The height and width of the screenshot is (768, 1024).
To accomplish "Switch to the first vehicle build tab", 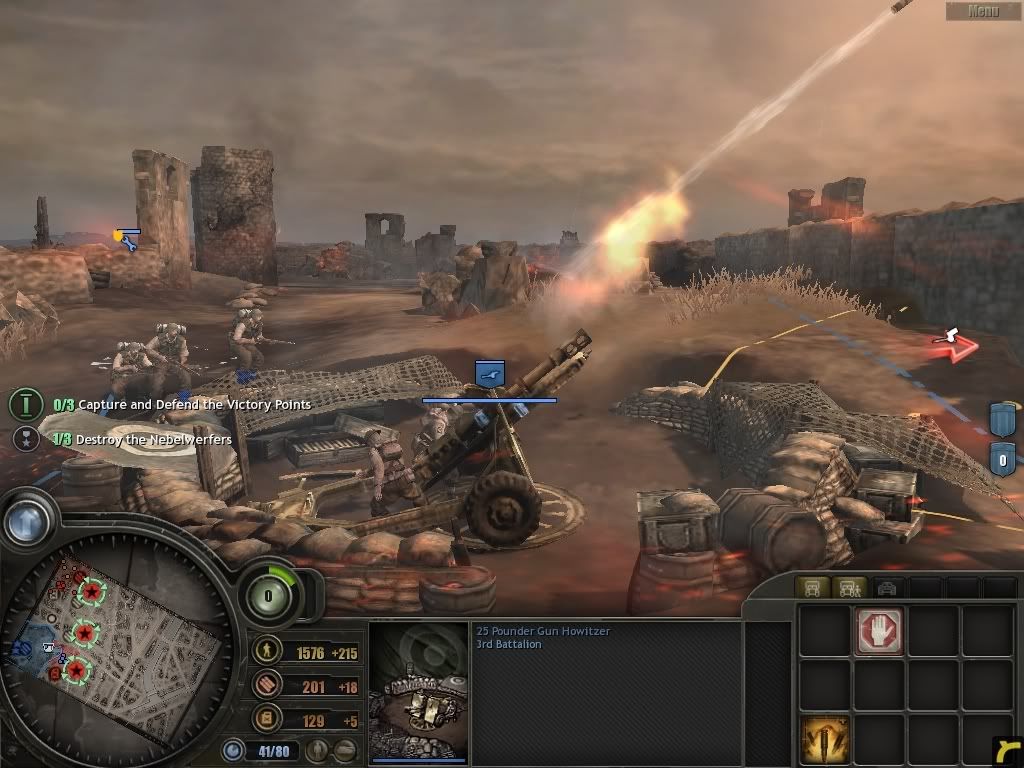I will tap(812, 588).
